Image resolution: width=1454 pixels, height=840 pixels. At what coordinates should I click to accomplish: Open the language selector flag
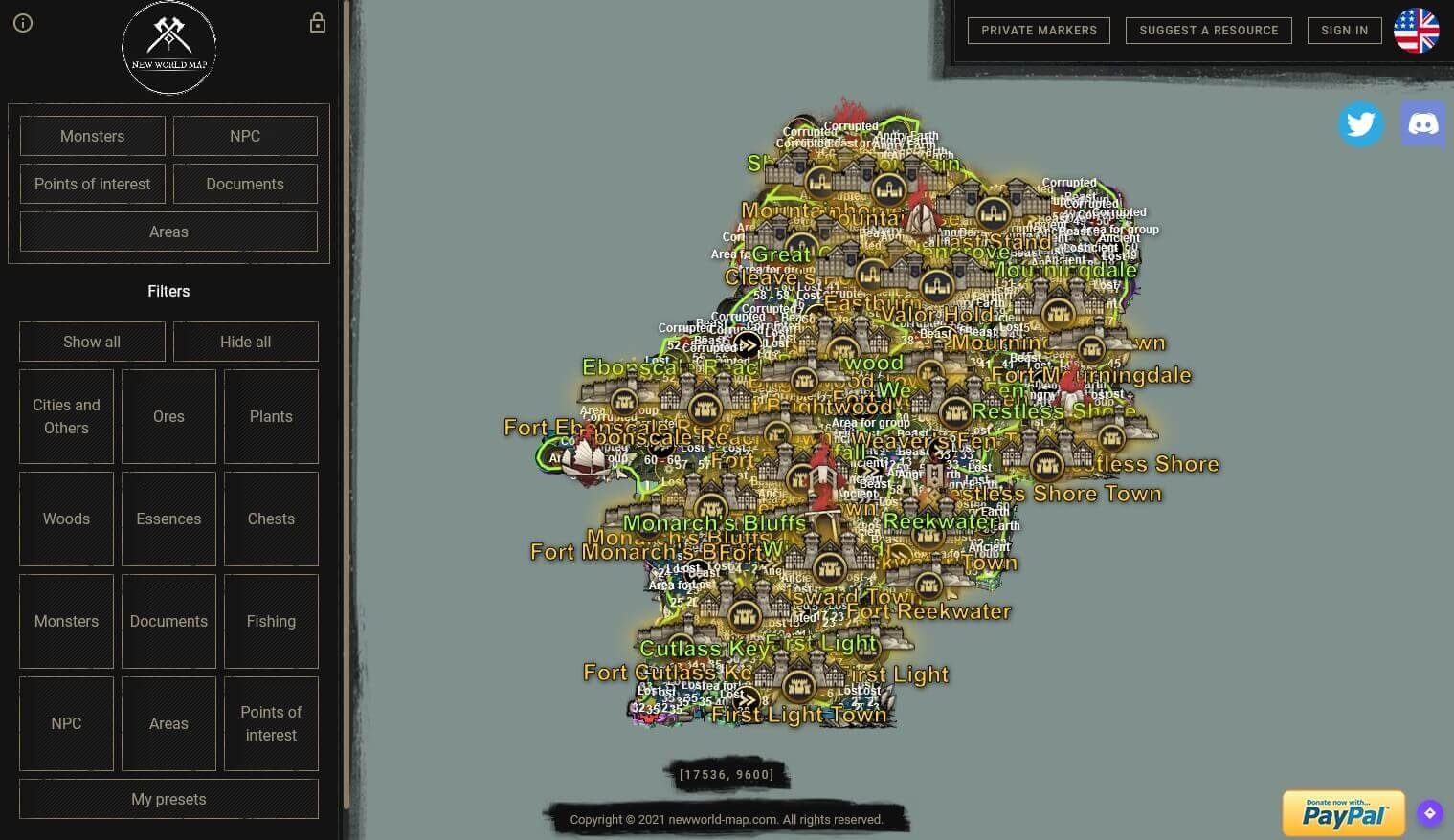tap(1417, 30)
